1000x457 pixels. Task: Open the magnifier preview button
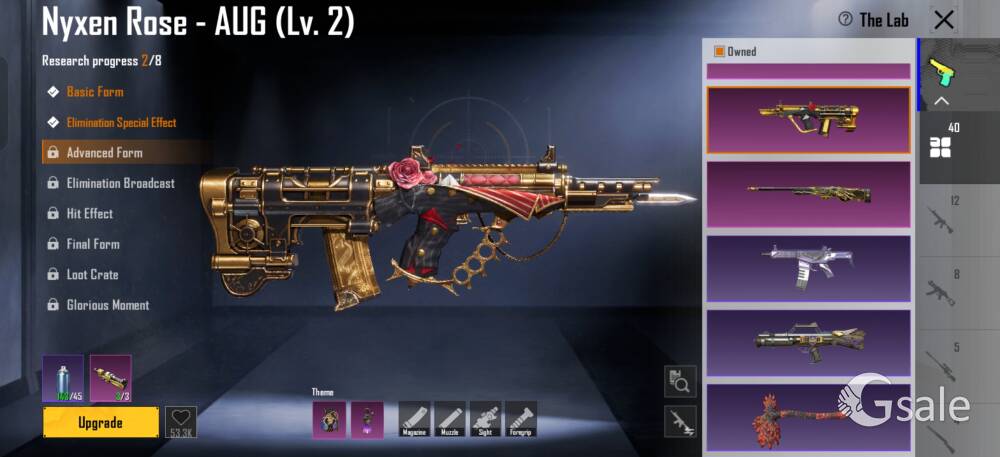pyautogui.click(x=680, y=381)
